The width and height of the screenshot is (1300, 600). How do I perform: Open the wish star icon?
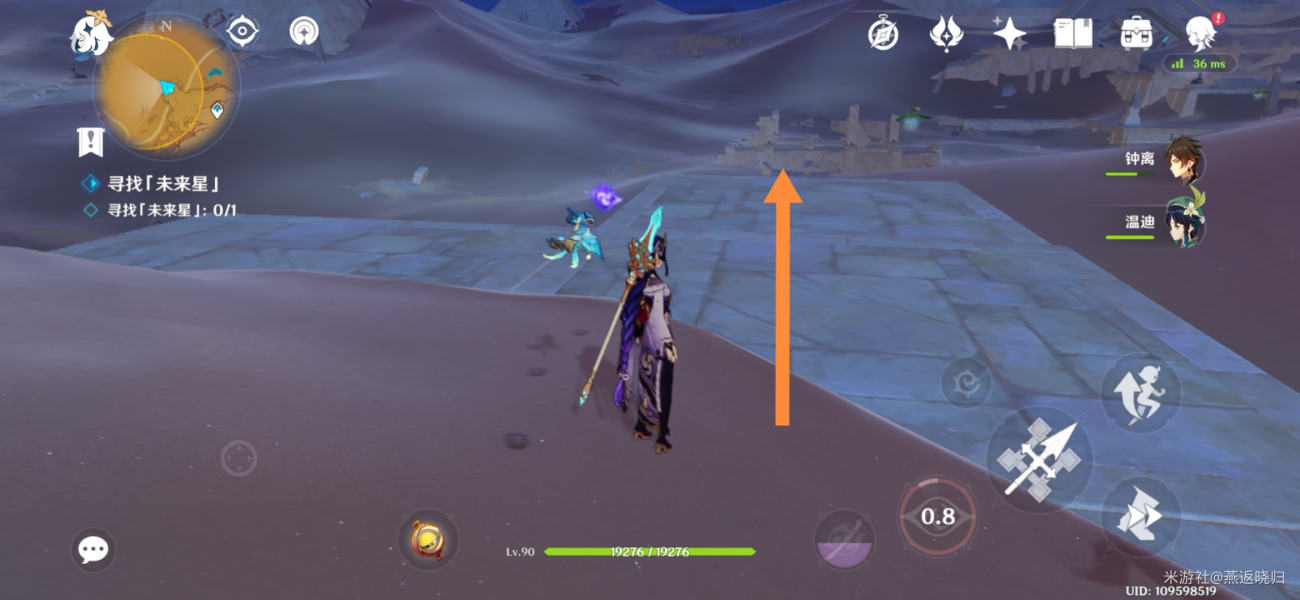pos(1009,34)
